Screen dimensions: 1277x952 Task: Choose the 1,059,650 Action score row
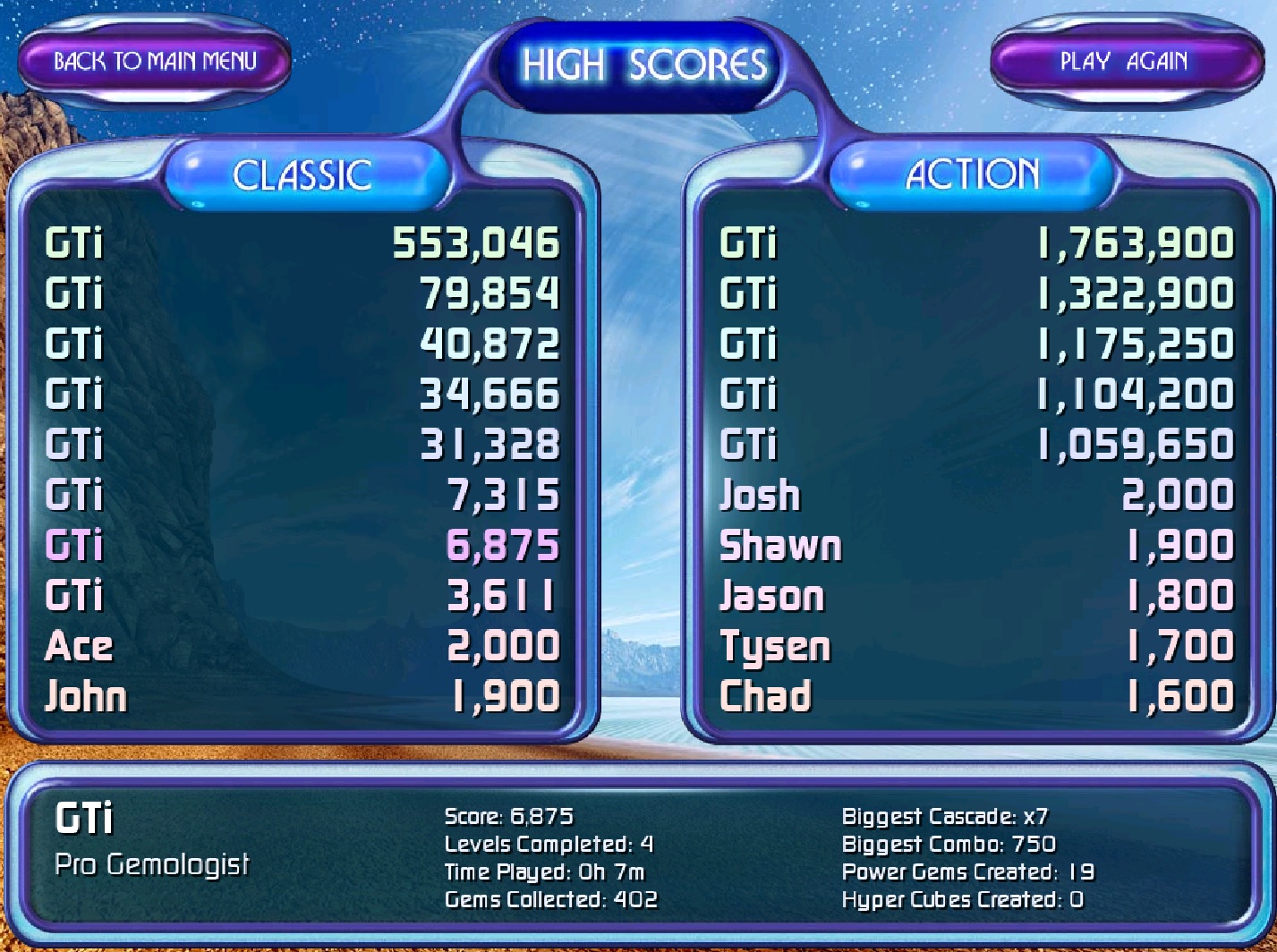(x=976, y=445)
